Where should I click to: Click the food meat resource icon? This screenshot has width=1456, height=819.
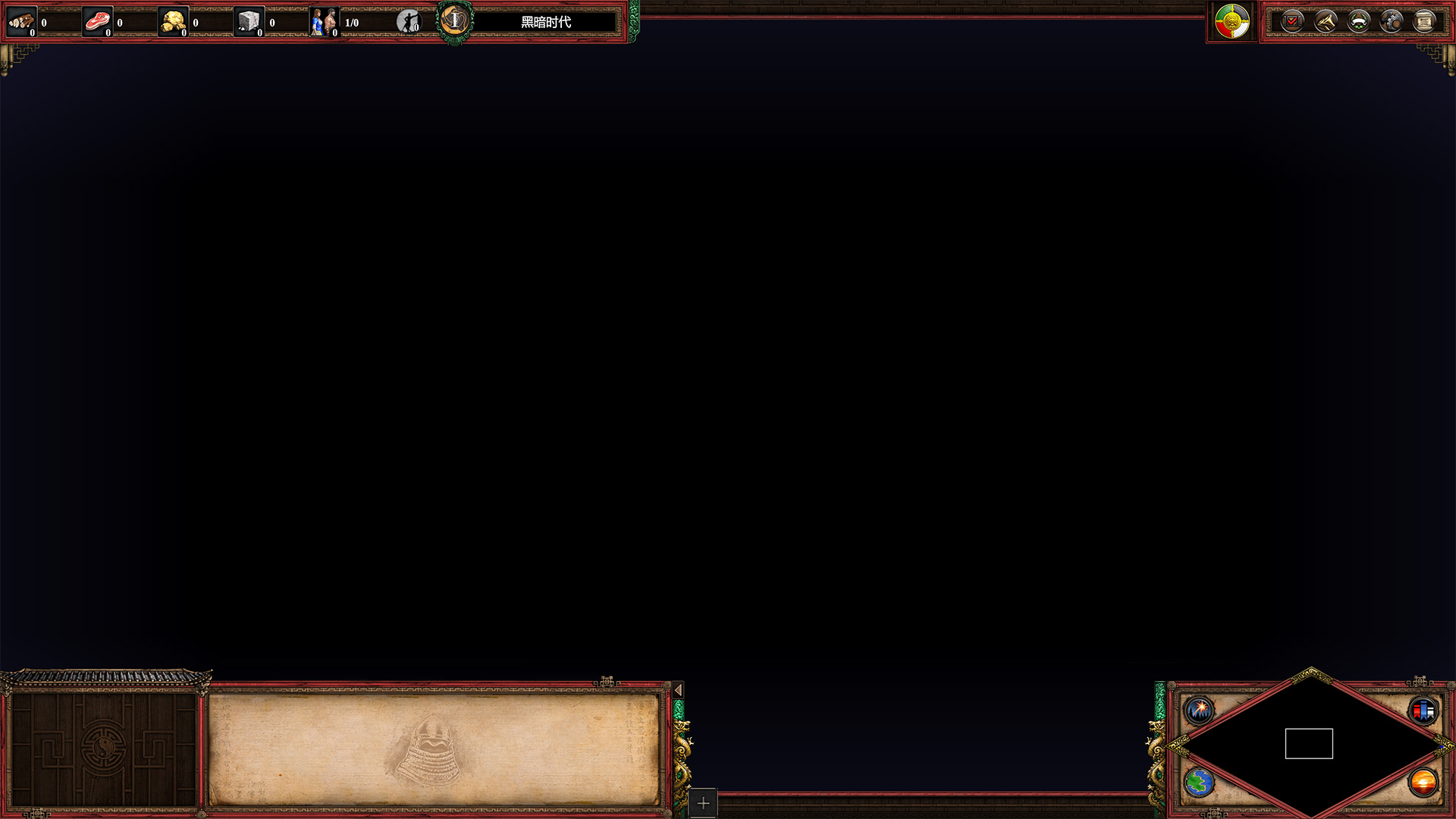[x=97, y=22]
